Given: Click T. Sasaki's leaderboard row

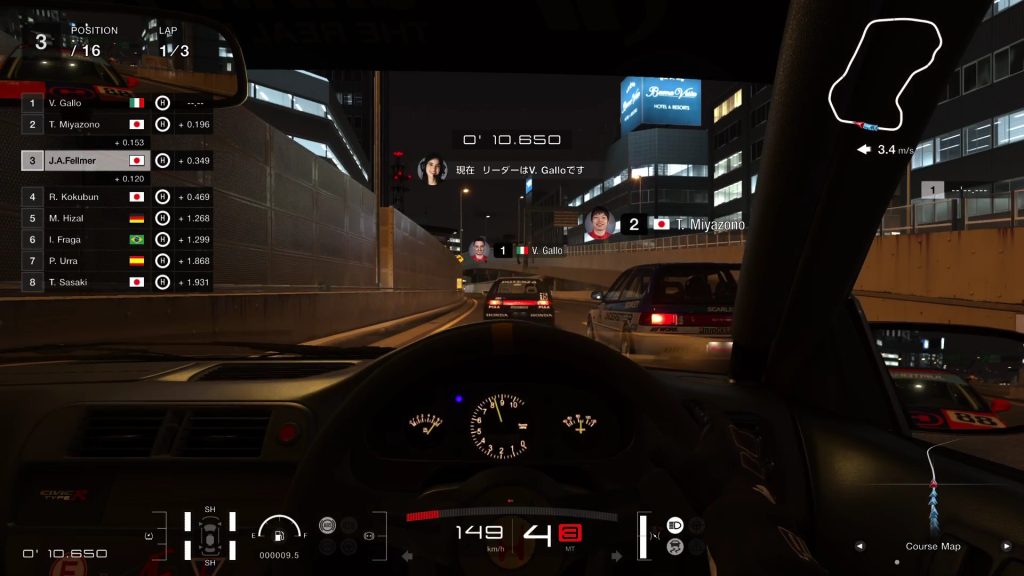Looking at the screenshot, I should (85, 282).
